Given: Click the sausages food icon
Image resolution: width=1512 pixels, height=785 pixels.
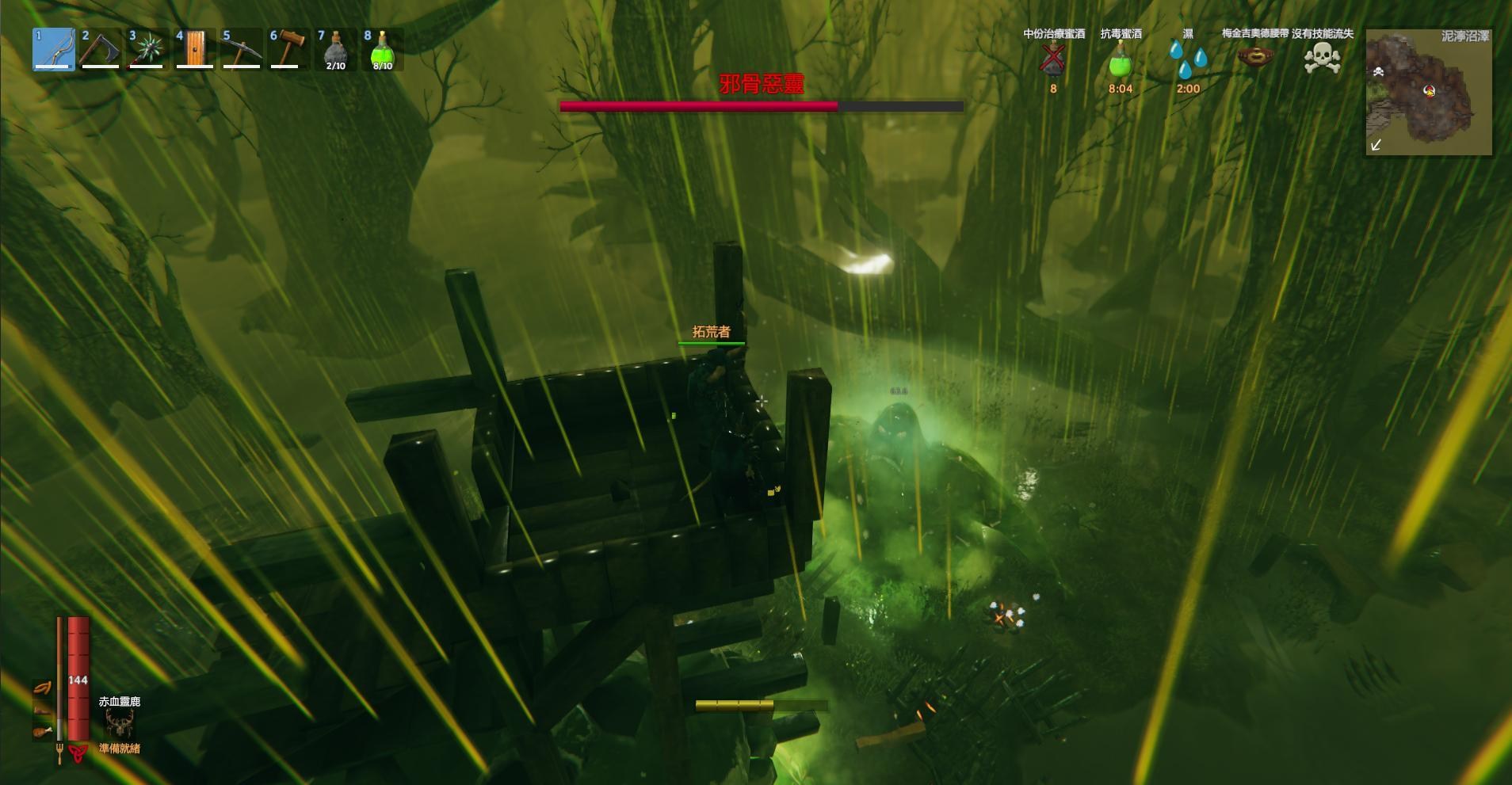Looking at the screenshot, I should click(x=42, y=688).
